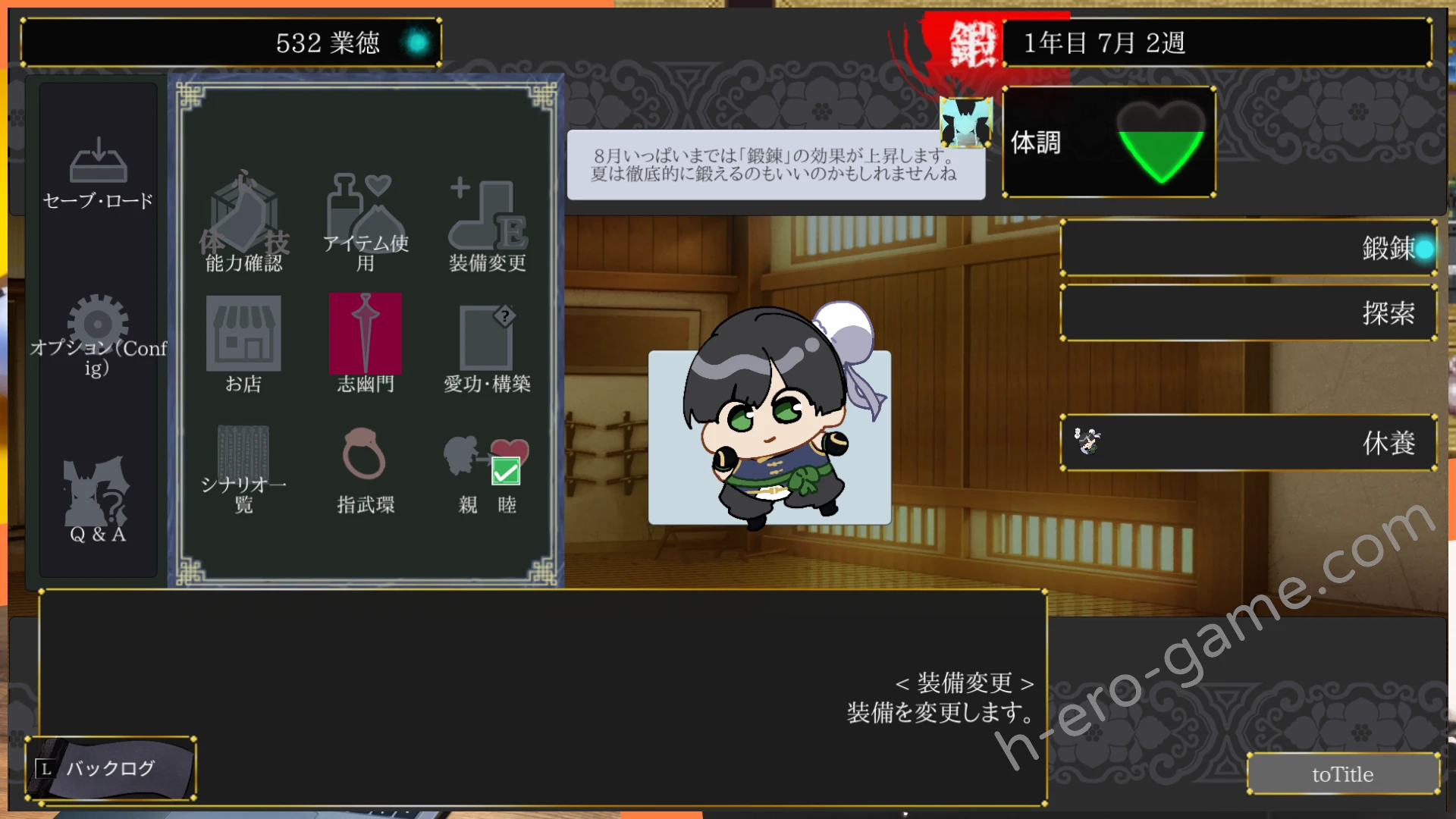
Task: Select the 鍛錬 training option
Action: 1247,247
